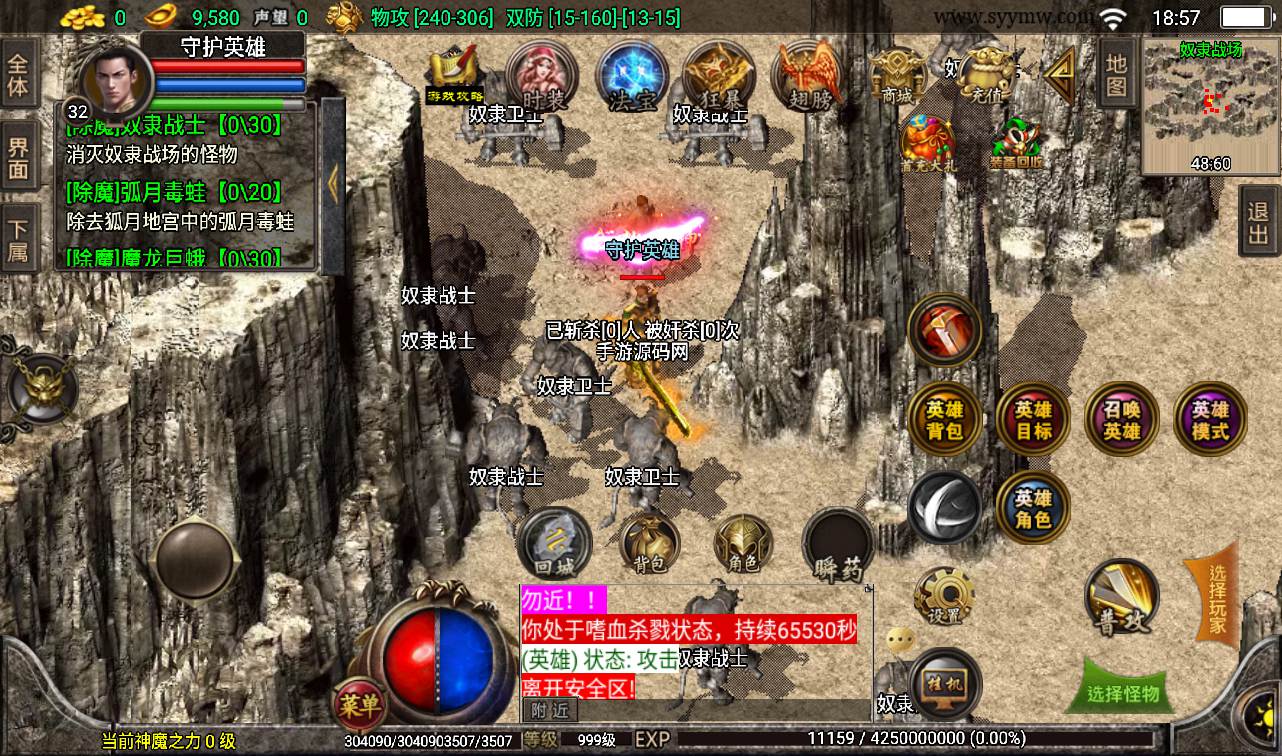Open the 商城 shop

[x=896, y=77]
